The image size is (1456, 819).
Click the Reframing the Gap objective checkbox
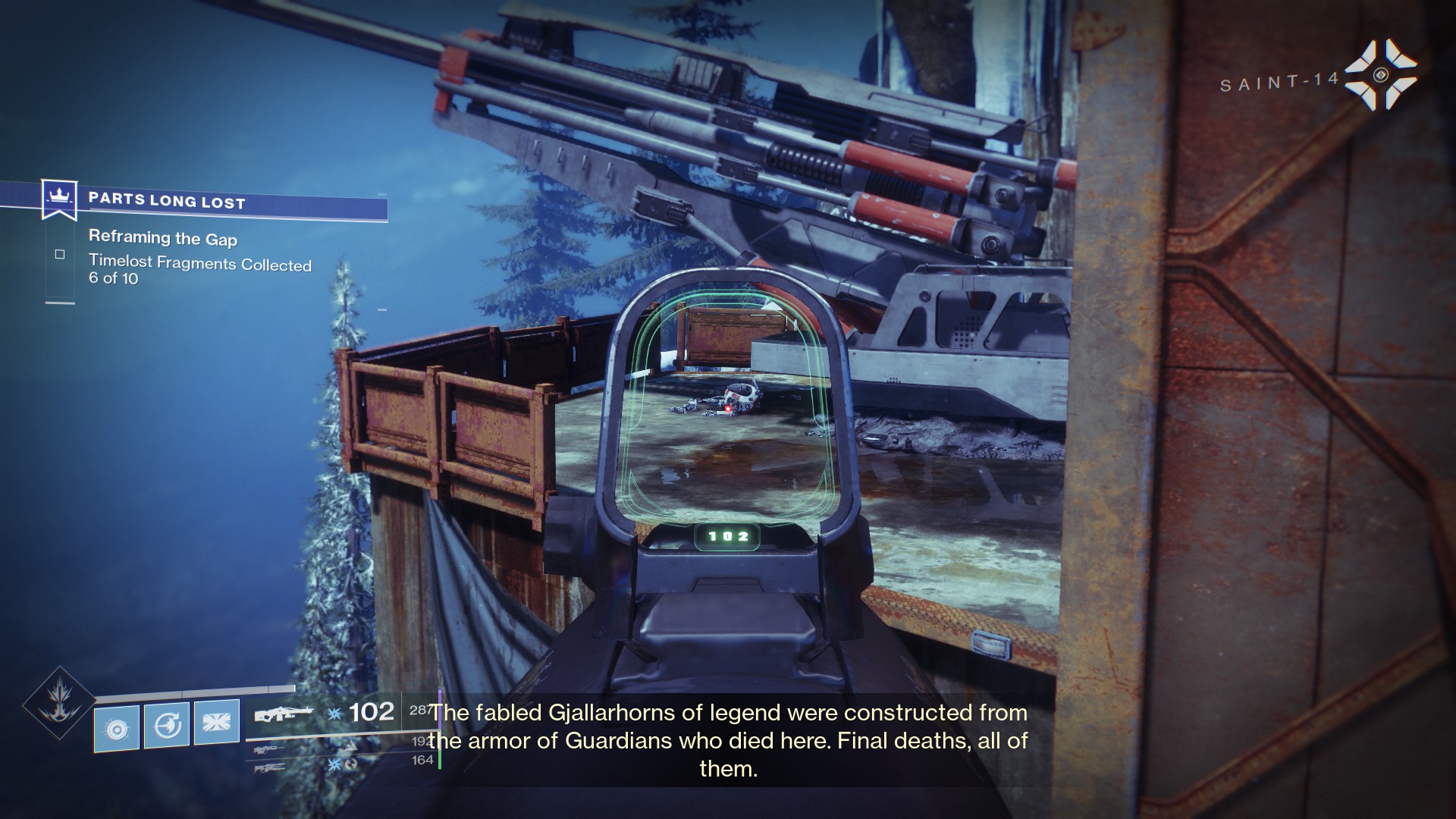click(x=60, y=255)
